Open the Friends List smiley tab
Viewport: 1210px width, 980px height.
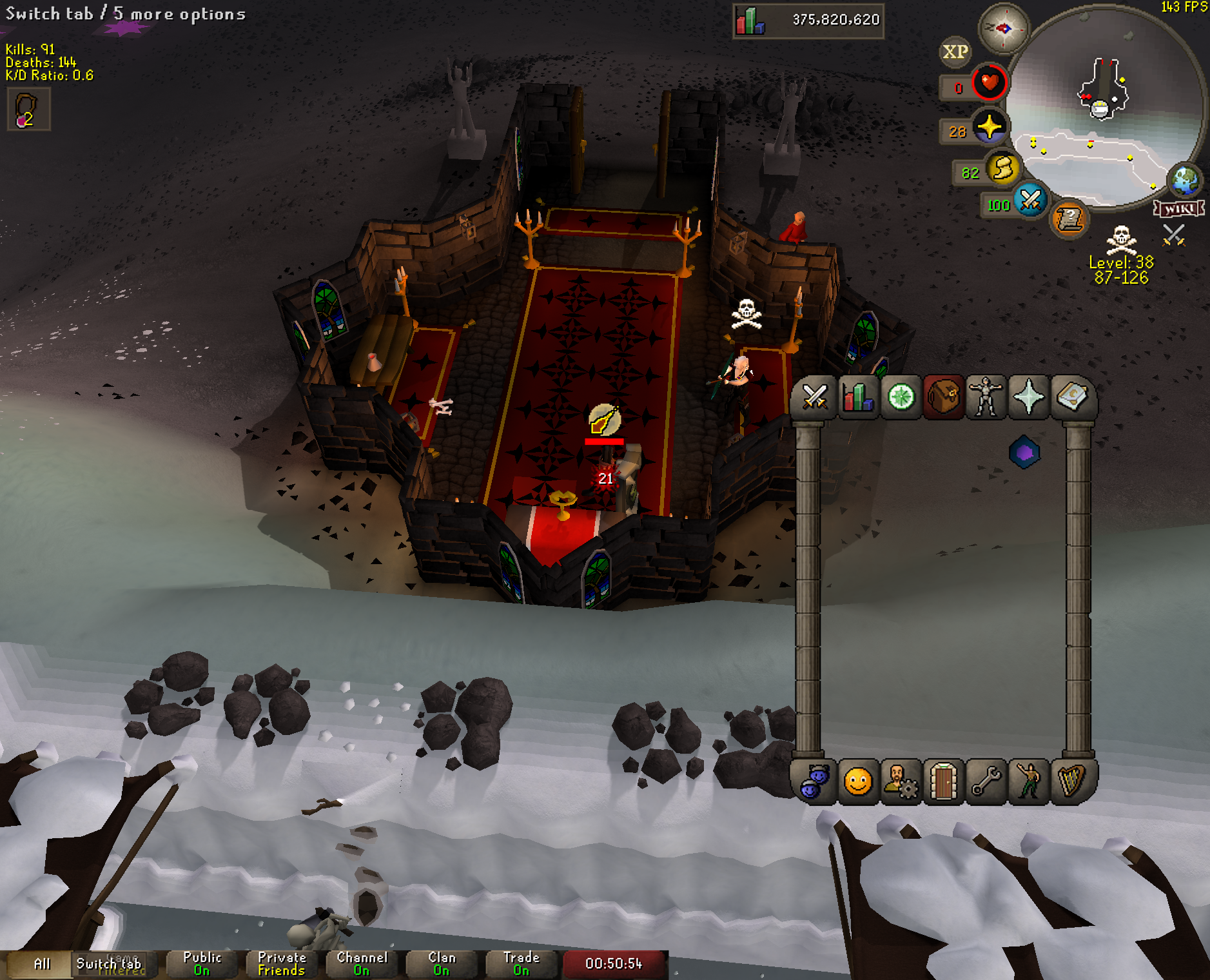click(x=858, y=782)
